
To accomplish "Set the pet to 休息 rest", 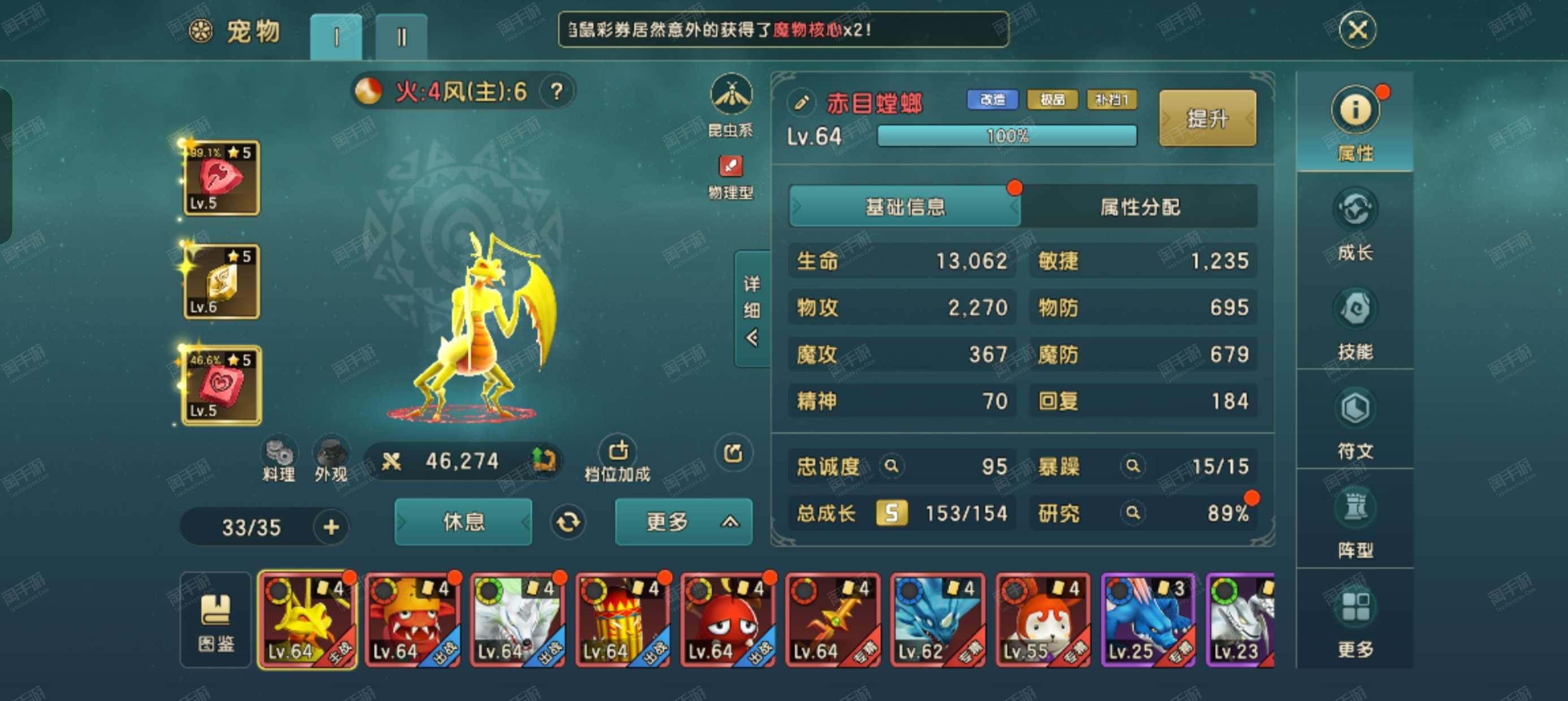I will pos(463,521).
